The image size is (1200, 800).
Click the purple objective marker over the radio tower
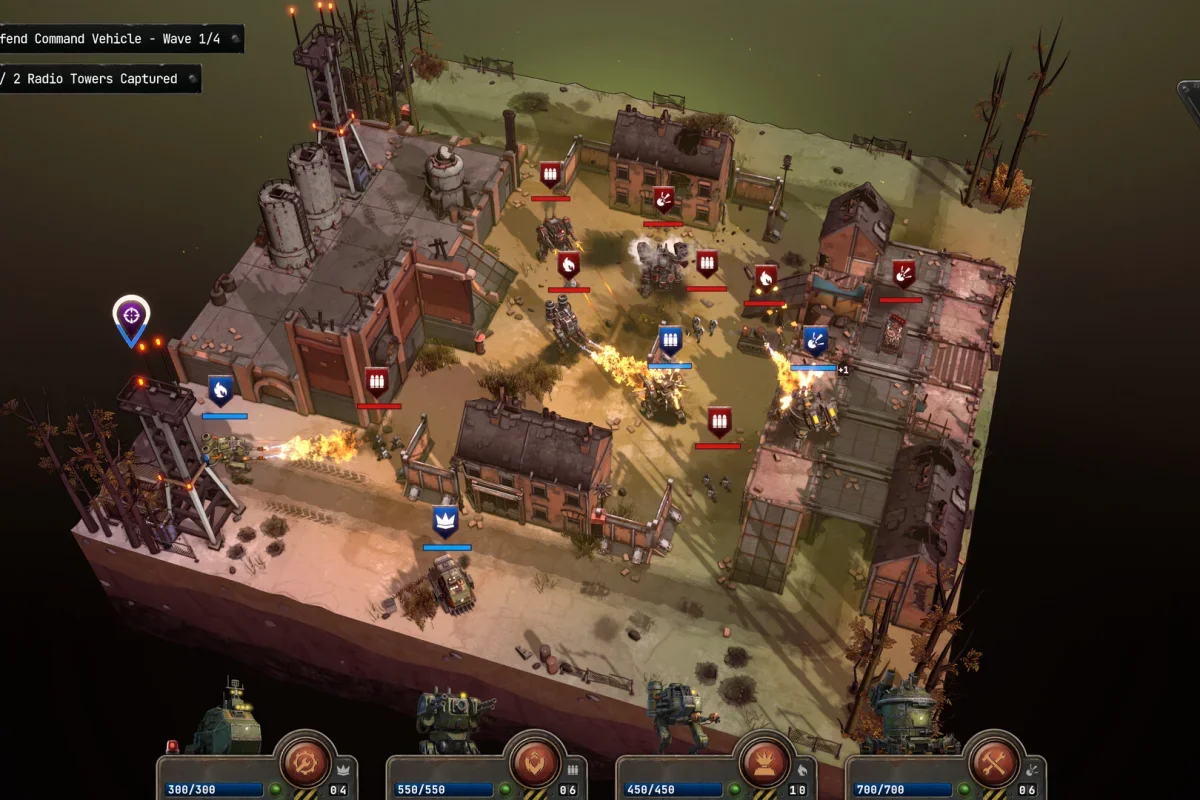[x=130, y=315]
